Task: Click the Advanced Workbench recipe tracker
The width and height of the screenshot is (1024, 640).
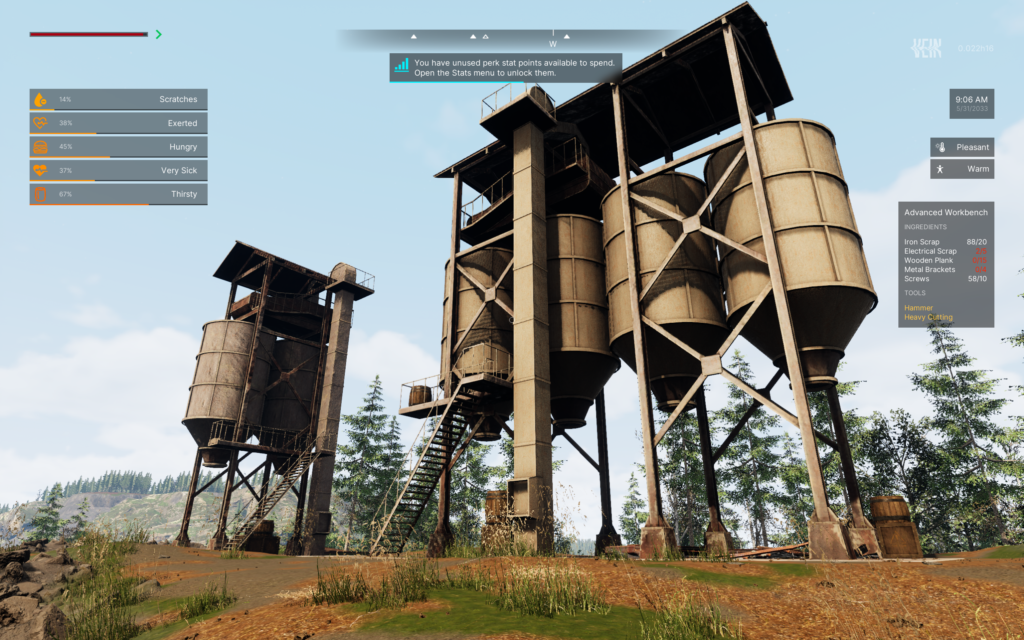Action: click(945, 264)
